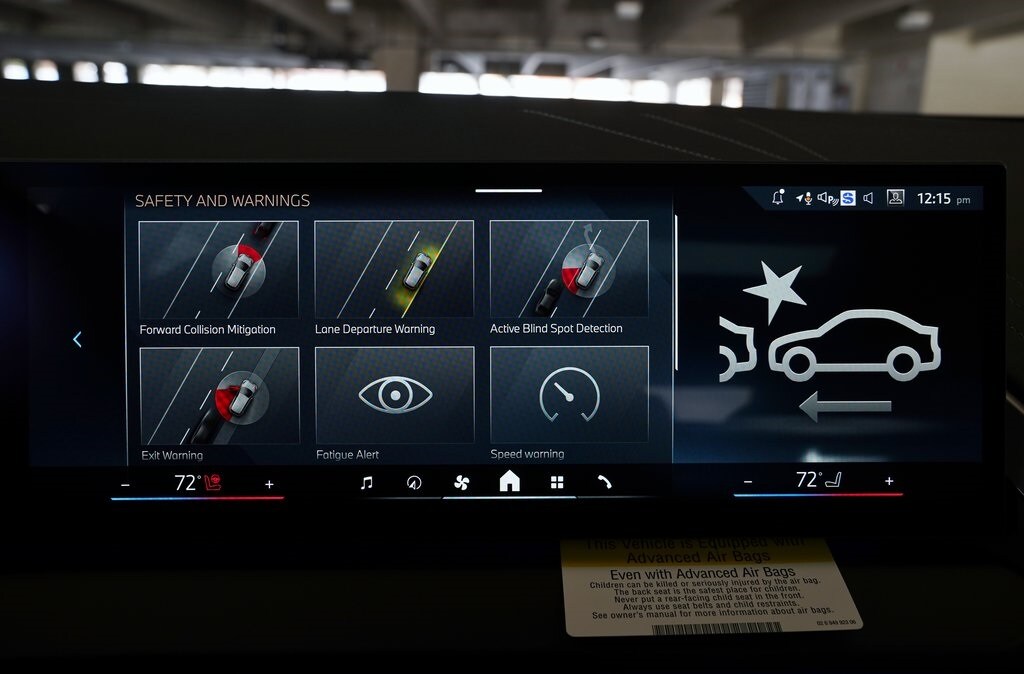
Task: Open the Fatigue Alert eye tile
Action: 394,396
